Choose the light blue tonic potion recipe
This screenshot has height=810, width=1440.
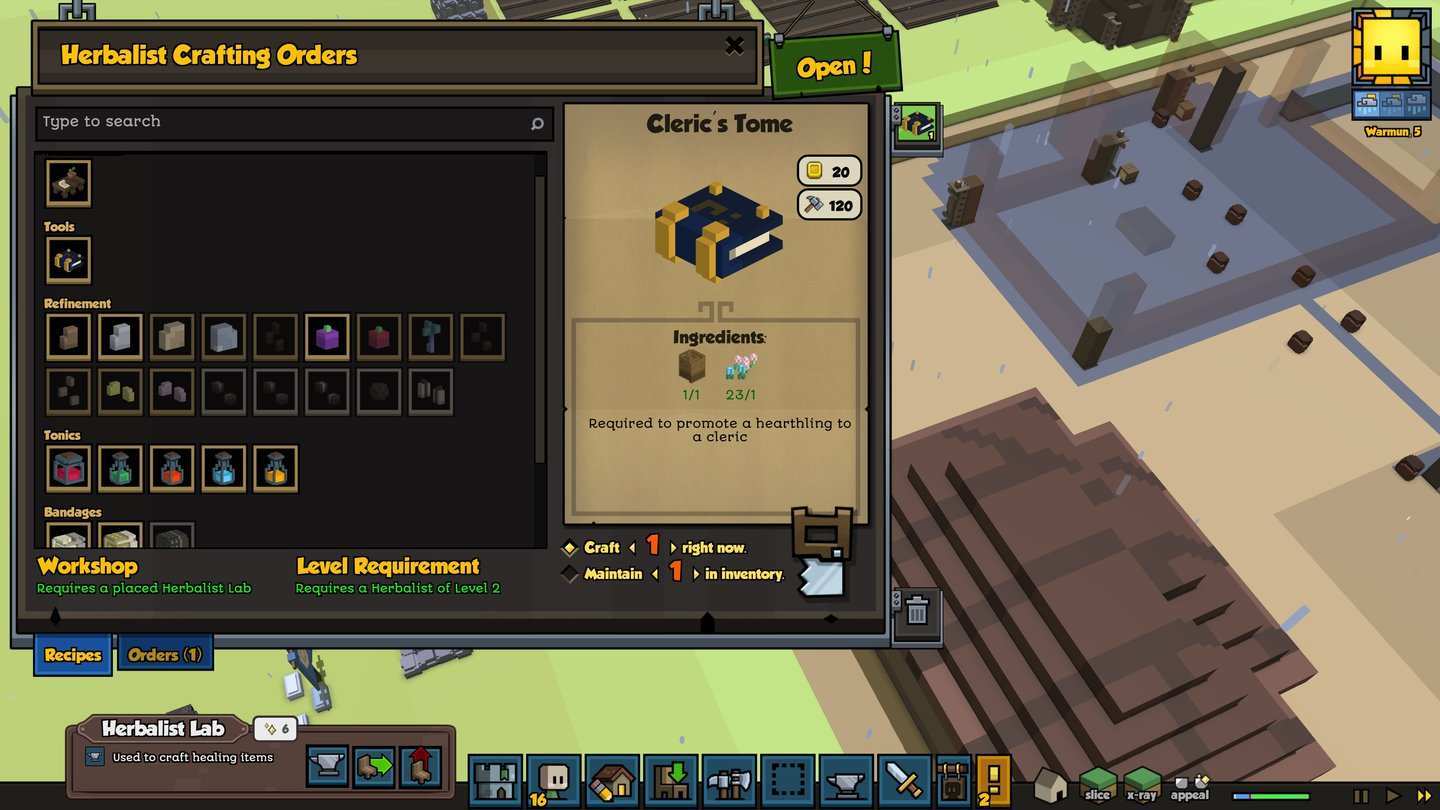223,468
